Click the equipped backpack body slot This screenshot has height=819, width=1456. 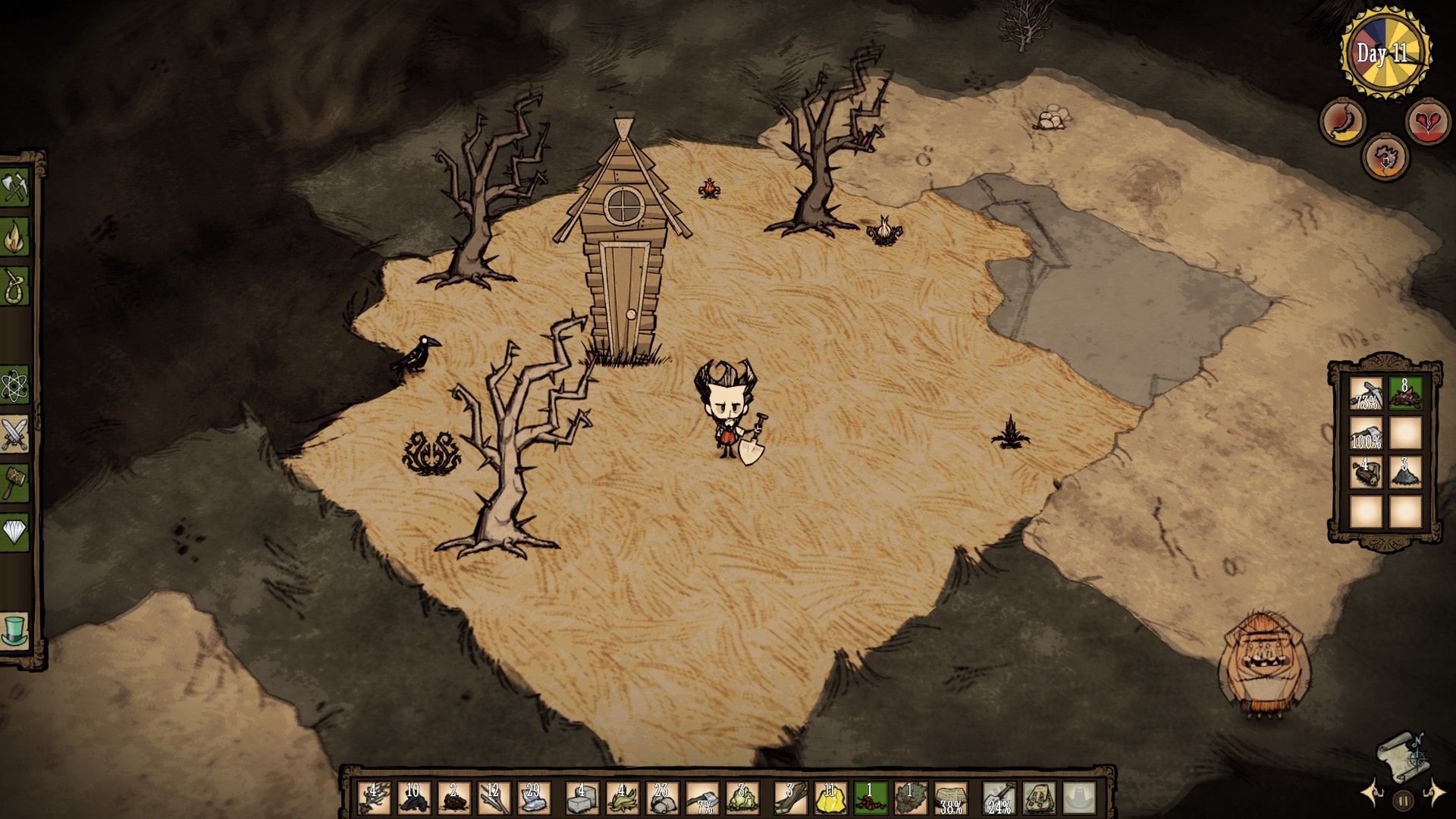click(x=1038, y=798)
